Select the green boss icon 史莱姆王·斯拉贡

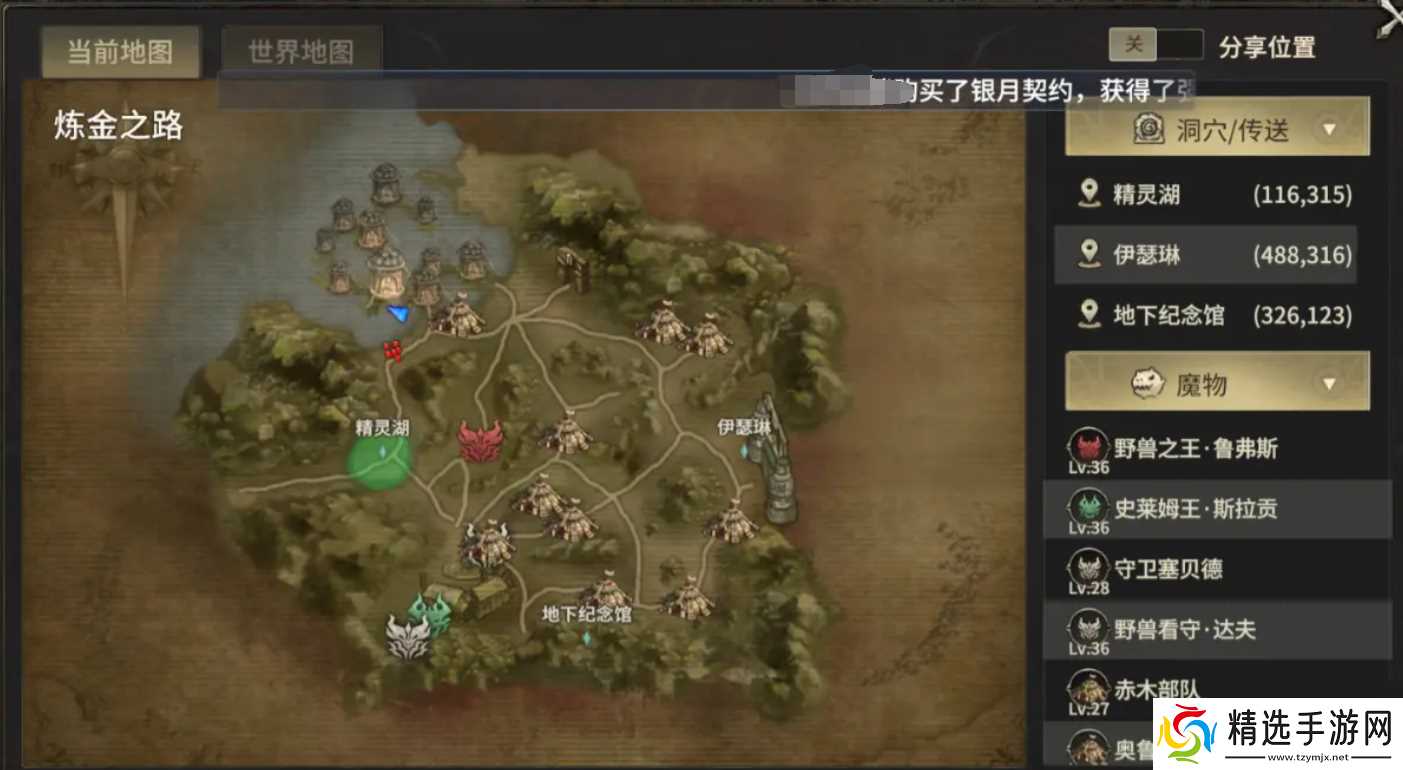tap(1089, 508)
